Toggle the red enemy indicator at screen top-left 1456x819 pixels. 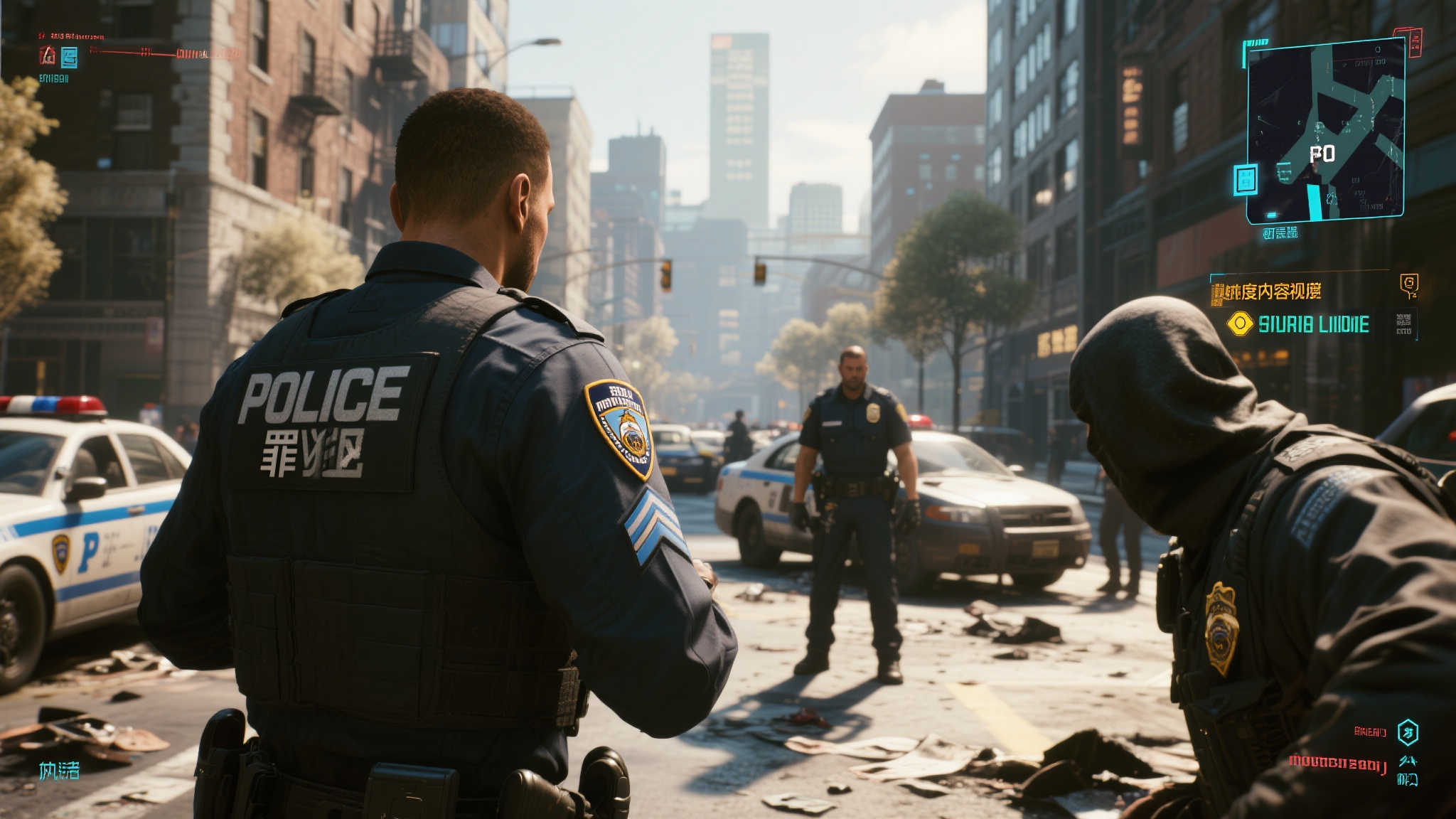pos(73,36)
